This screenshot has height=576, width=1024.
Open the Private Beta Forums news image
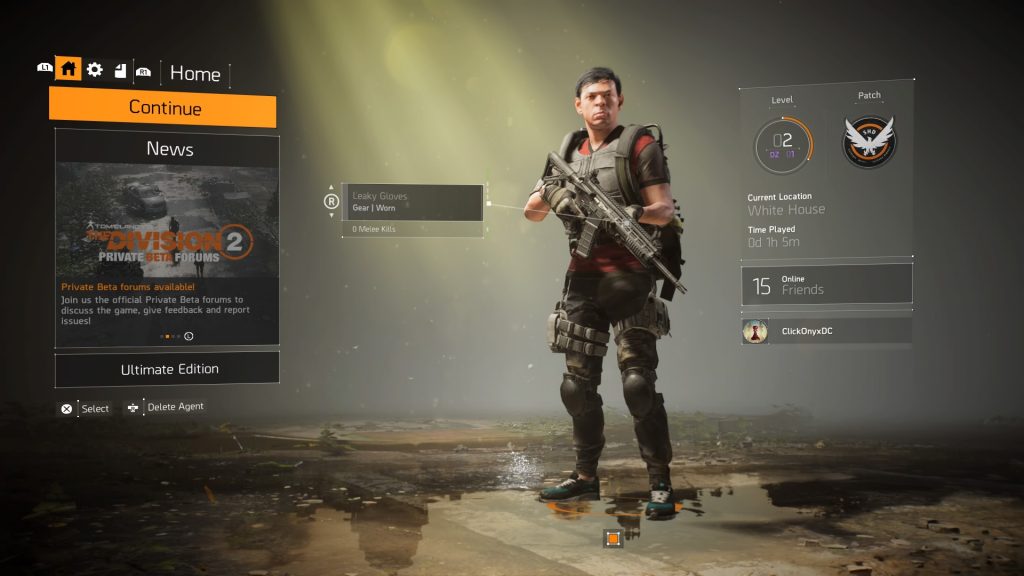pos(166,220)
